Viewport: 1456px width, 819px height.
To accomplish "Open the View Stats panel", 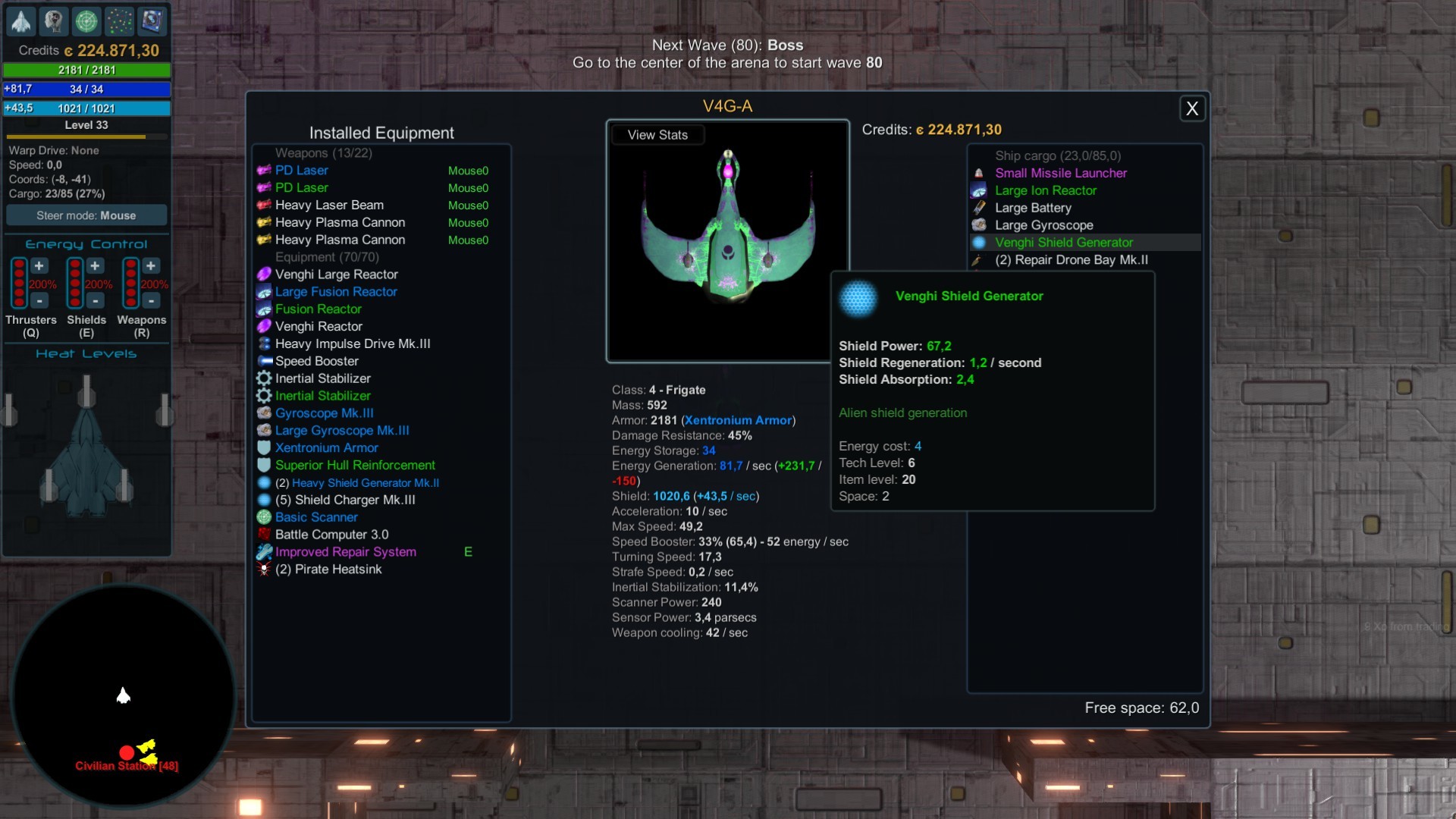I will point(657,135).
